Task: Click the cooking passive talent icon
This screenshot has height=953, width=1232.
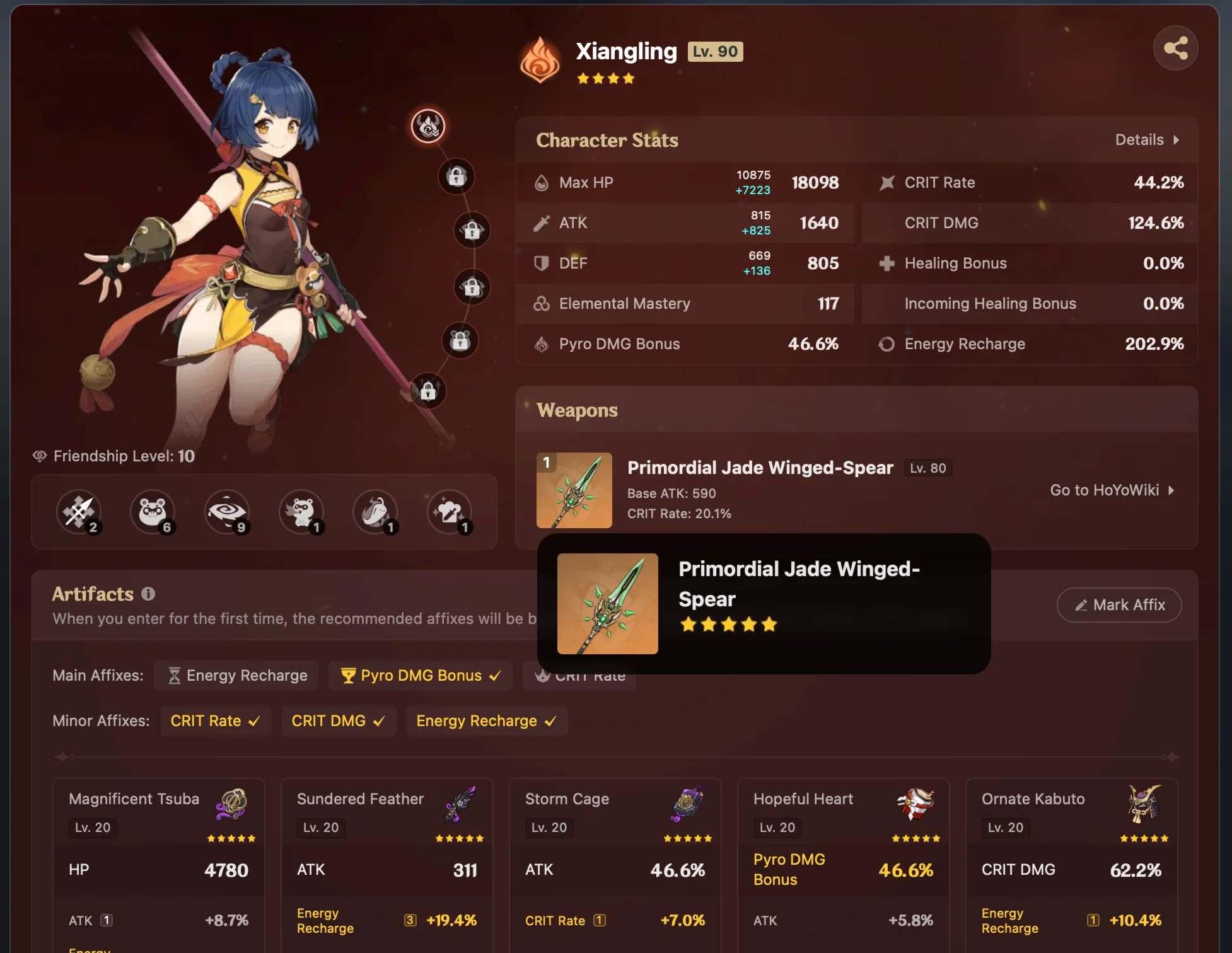Action: (x=450, y=512)
